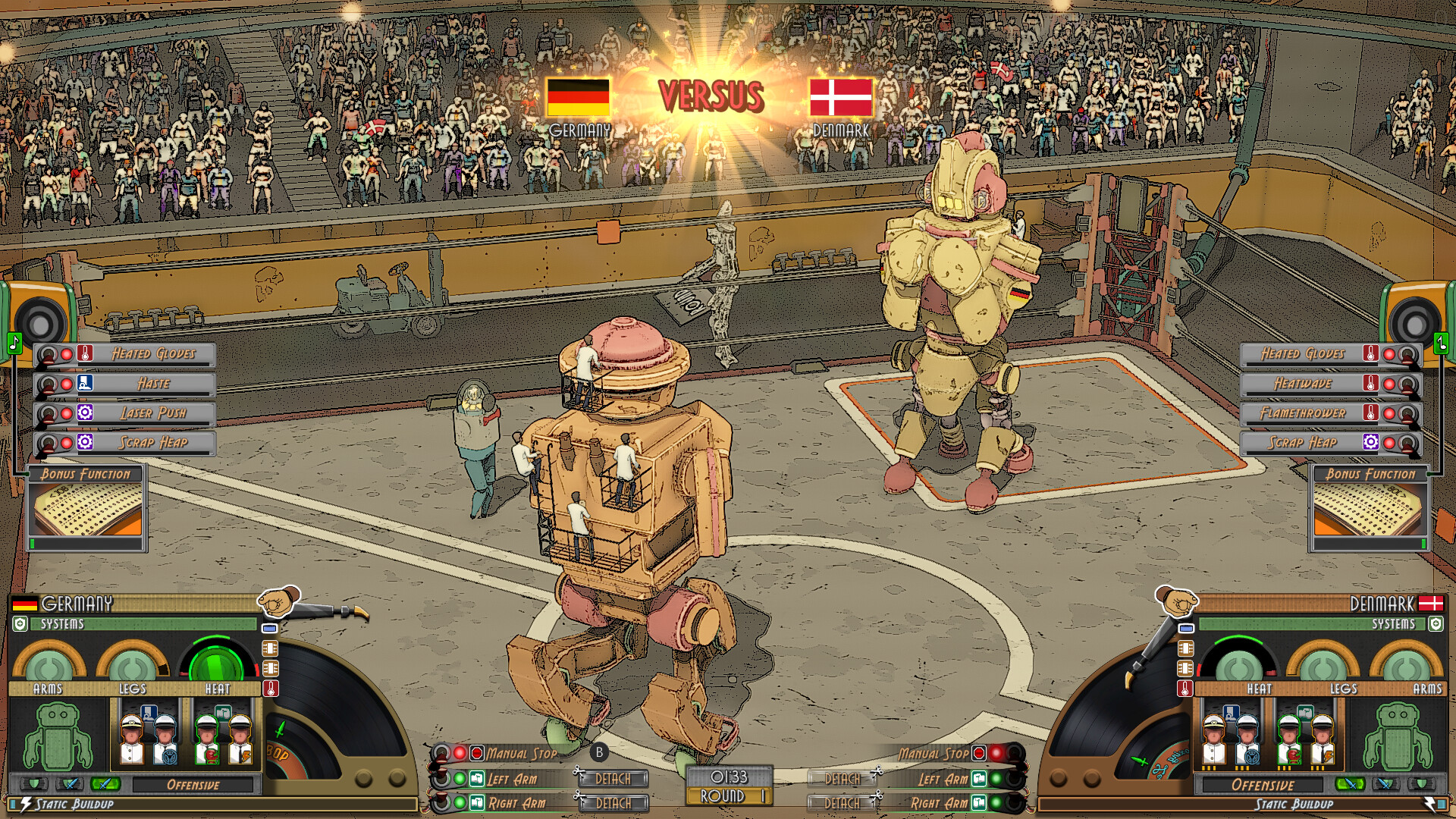Switch Germany's stance to Defensive shield toggle
This screenshot has width=1456, height=819.
click(36, 784)
